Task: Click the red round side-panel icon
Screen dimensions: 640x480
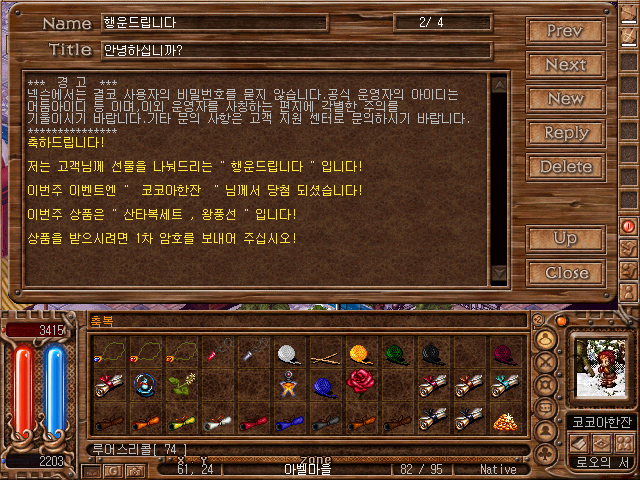Action: [630, 226]
